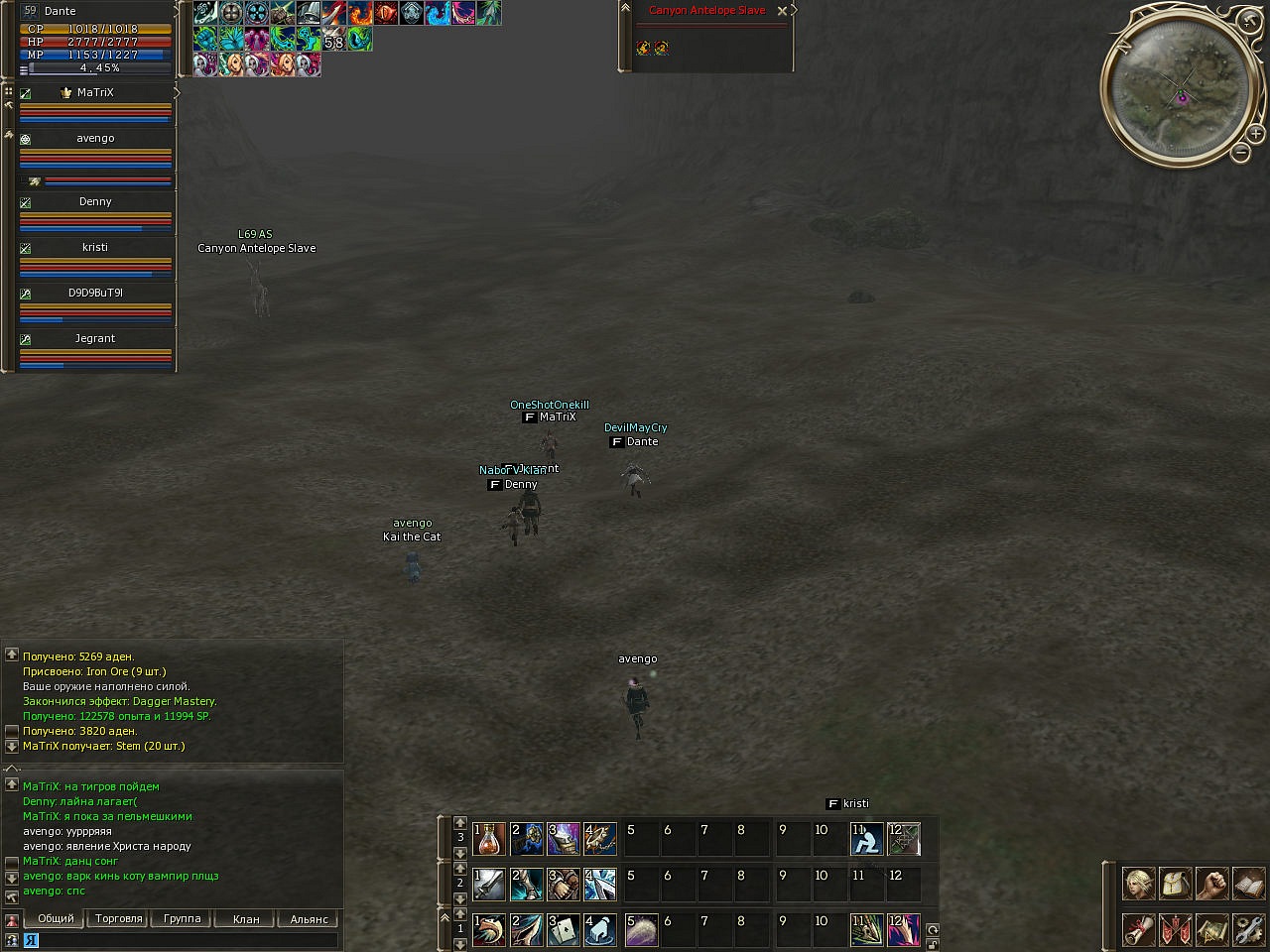Select party member MaTriX
The width and height of the screenshot is (1270, 952).
point(95,92)
